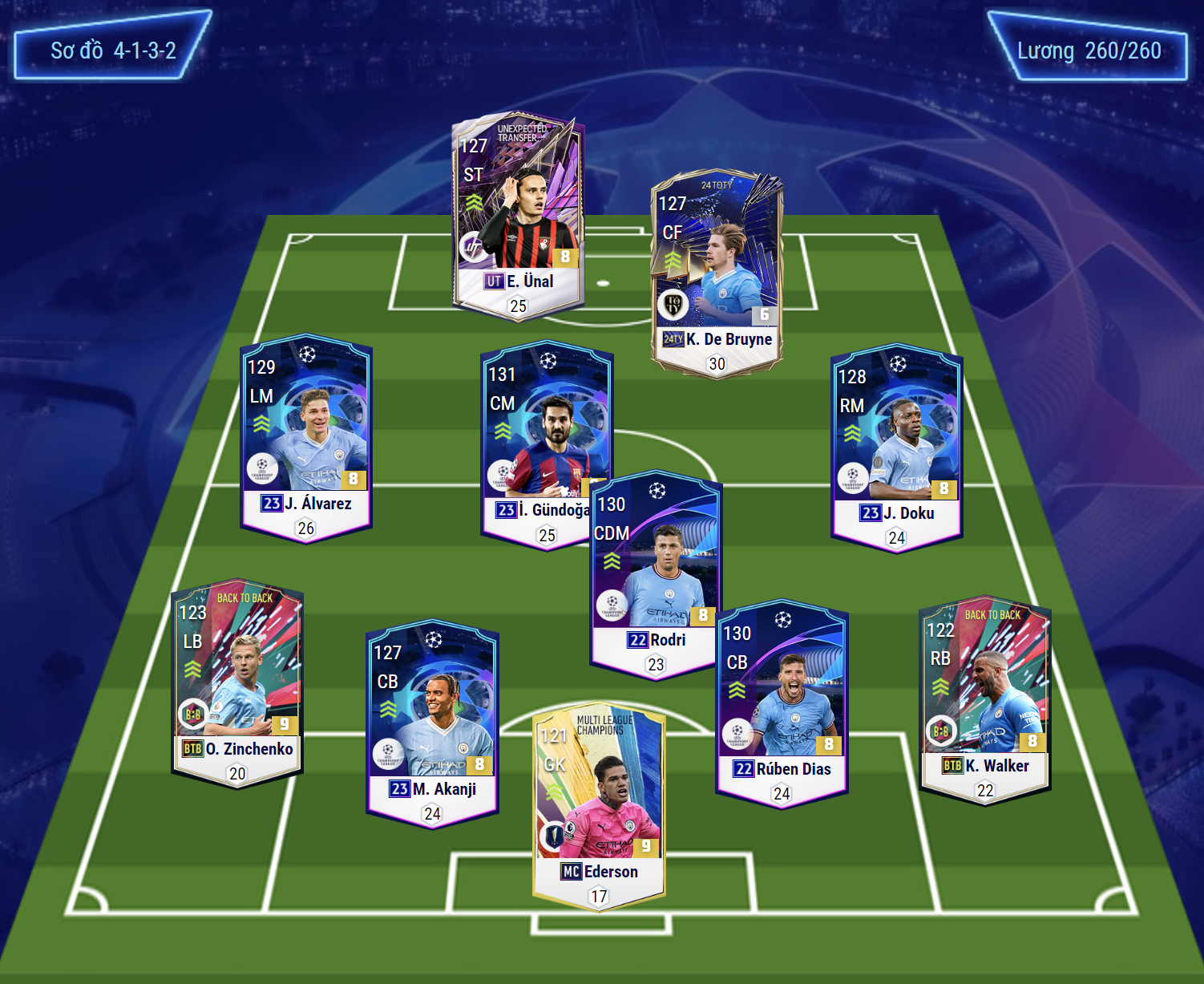Pick the J. Doku RM card

[896, 447]
